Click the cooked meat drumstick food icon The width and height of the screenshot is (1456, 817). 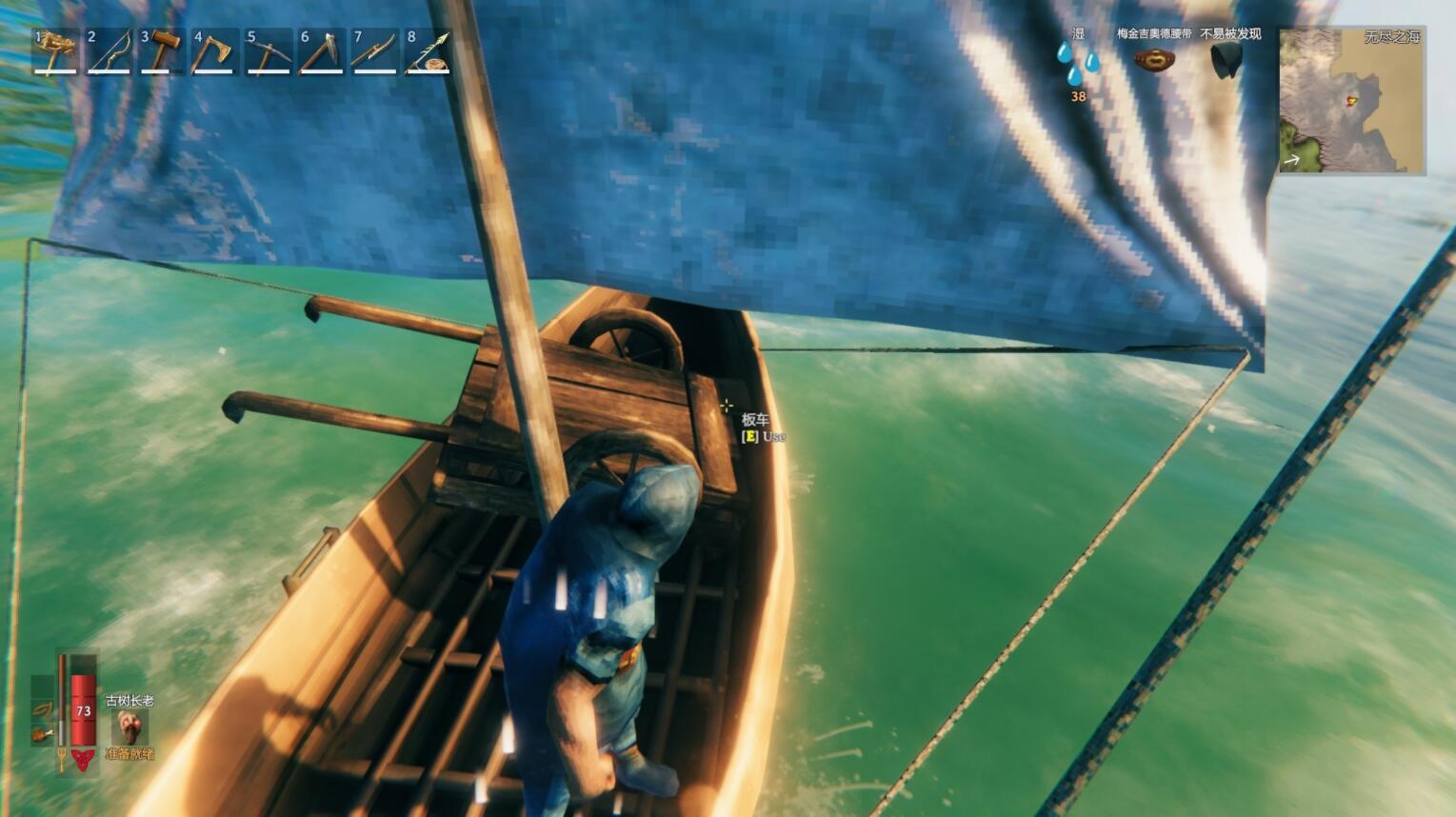43,734
